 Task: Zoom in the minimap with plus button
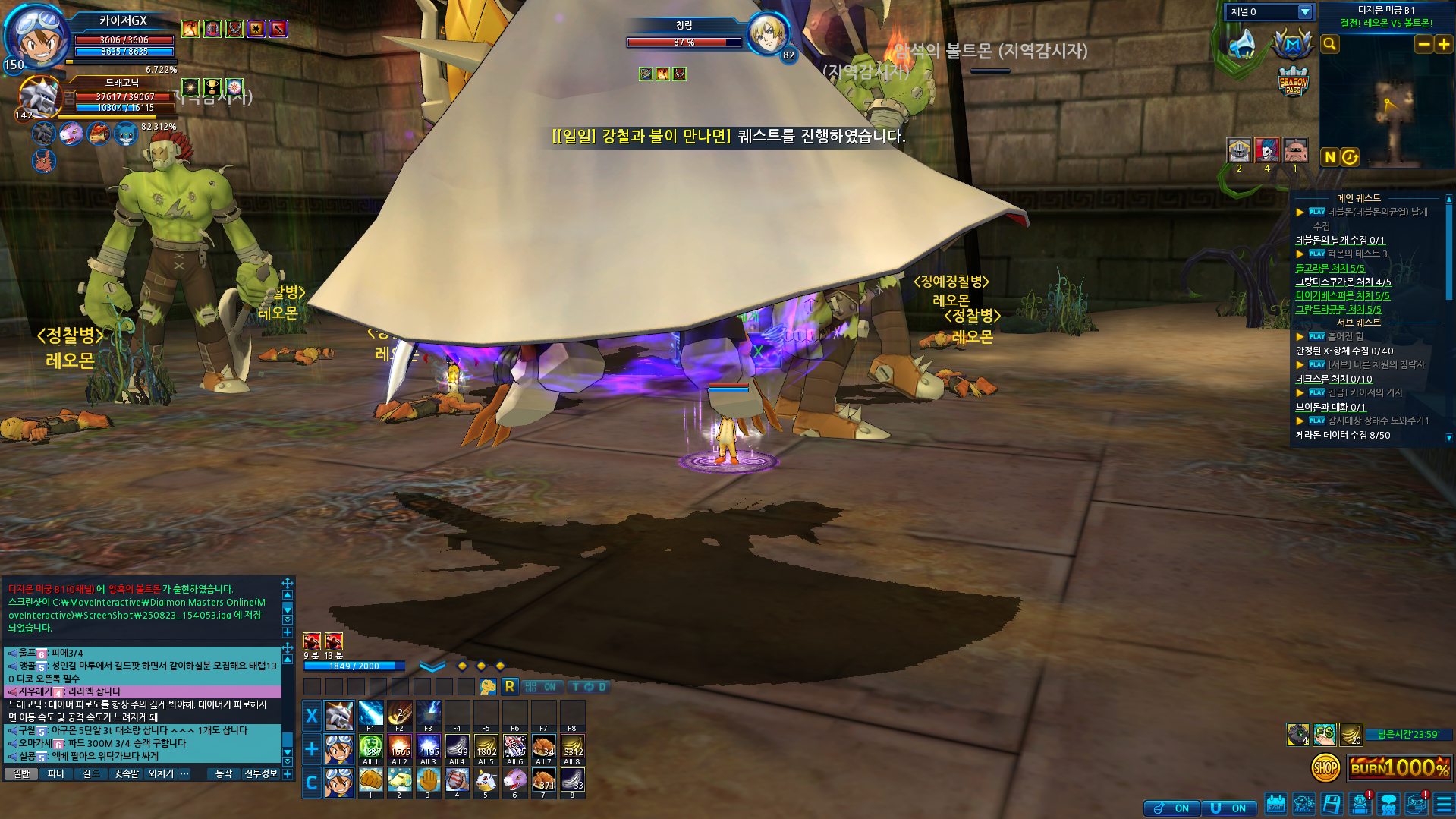tap(1443, 45)
